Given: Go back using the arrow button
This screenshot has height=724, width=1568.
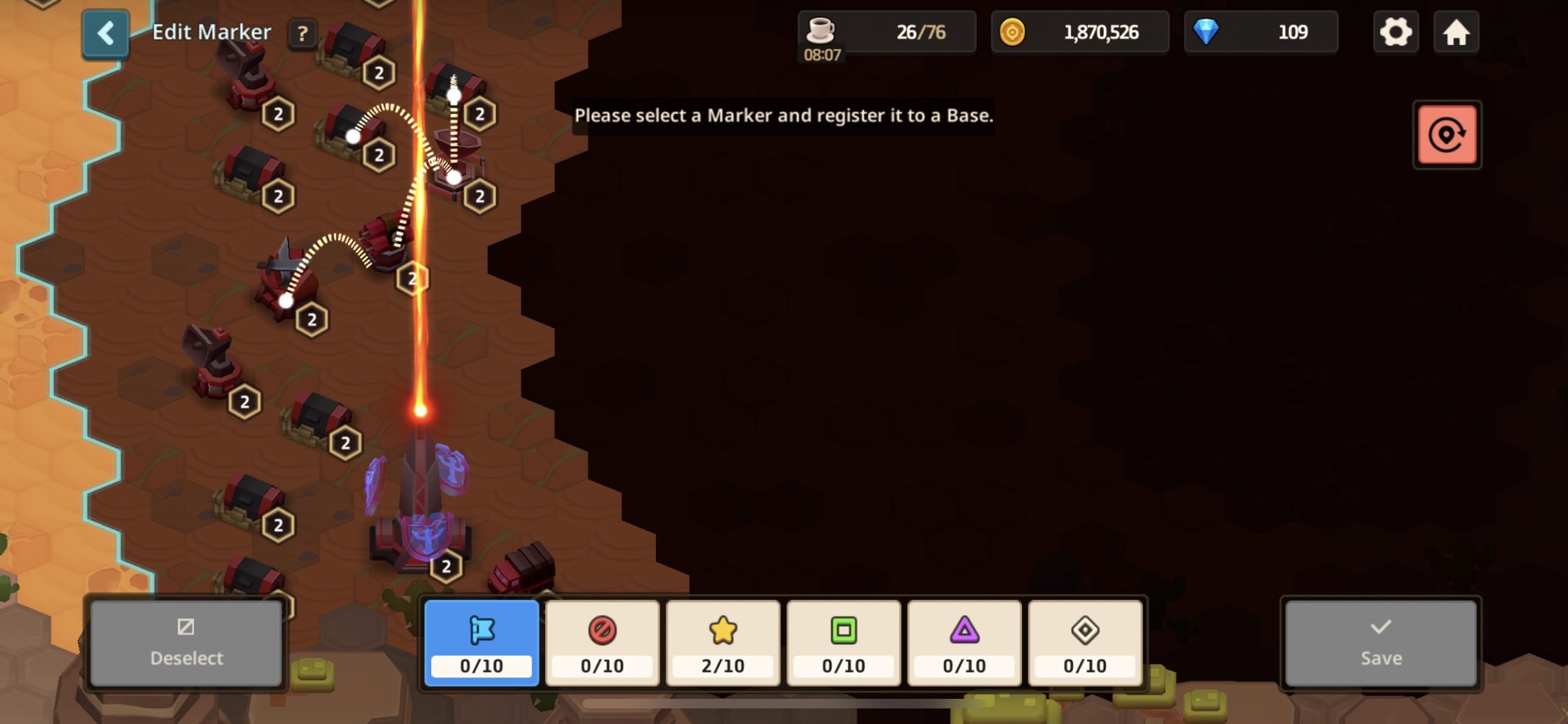Looking at the screenshot, I should coord(106,33).
